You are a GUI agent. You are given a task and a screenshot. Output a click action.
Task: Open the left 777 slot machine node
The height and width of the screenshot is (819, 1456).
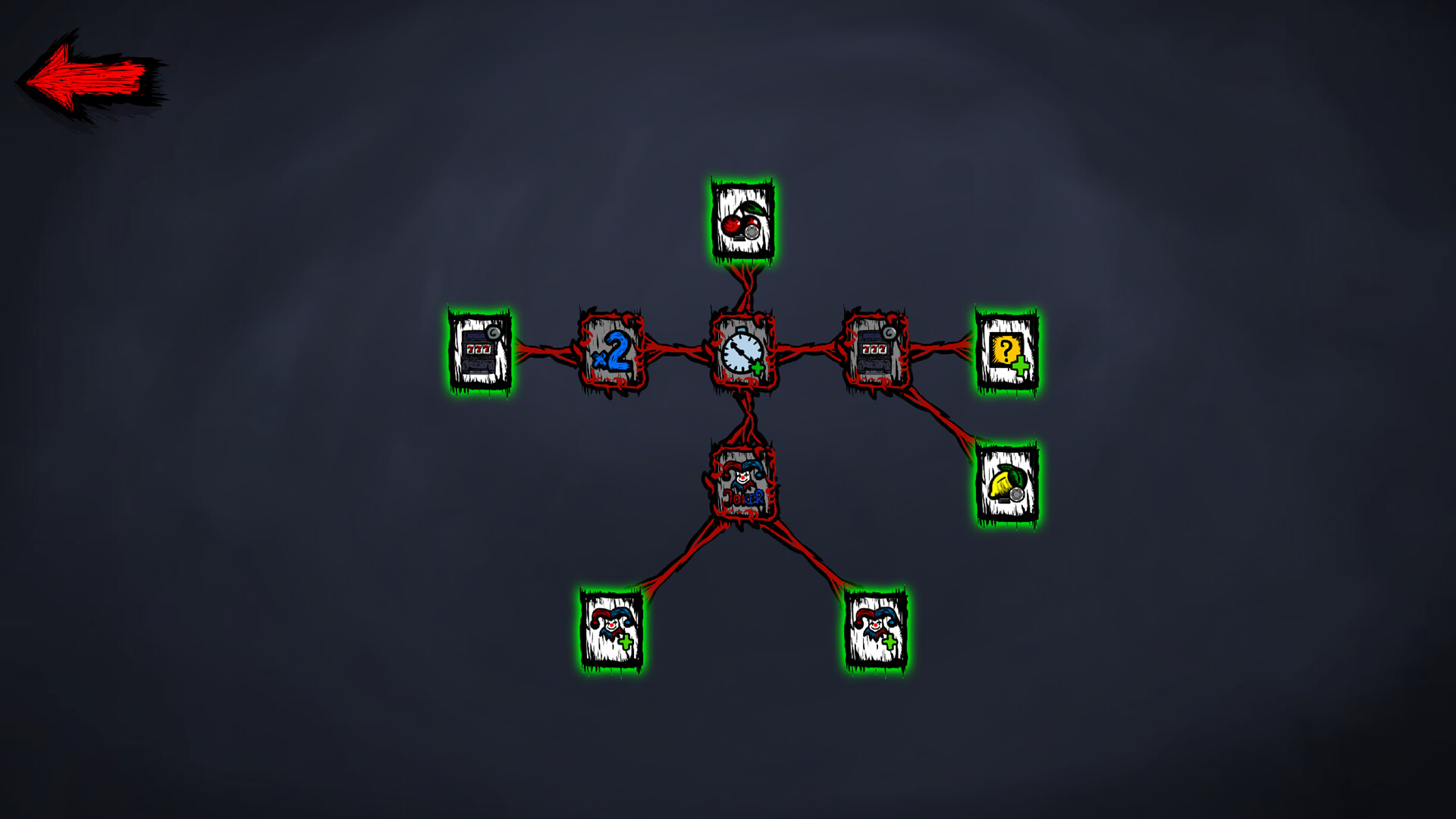click(x=478, y=351)
